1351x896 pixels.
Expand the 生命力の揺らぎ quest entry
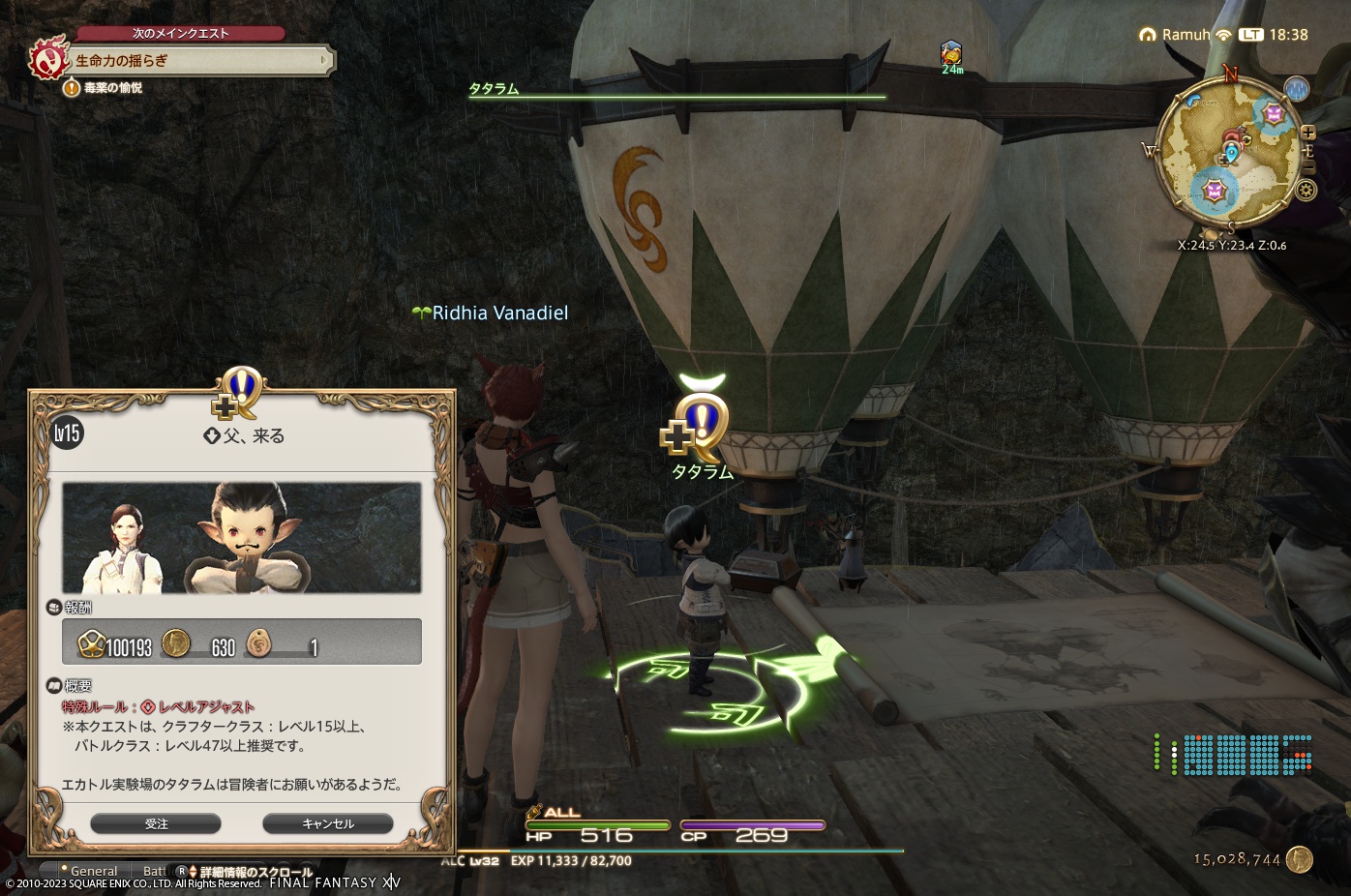pyautogui.click(x=323, y=61)
